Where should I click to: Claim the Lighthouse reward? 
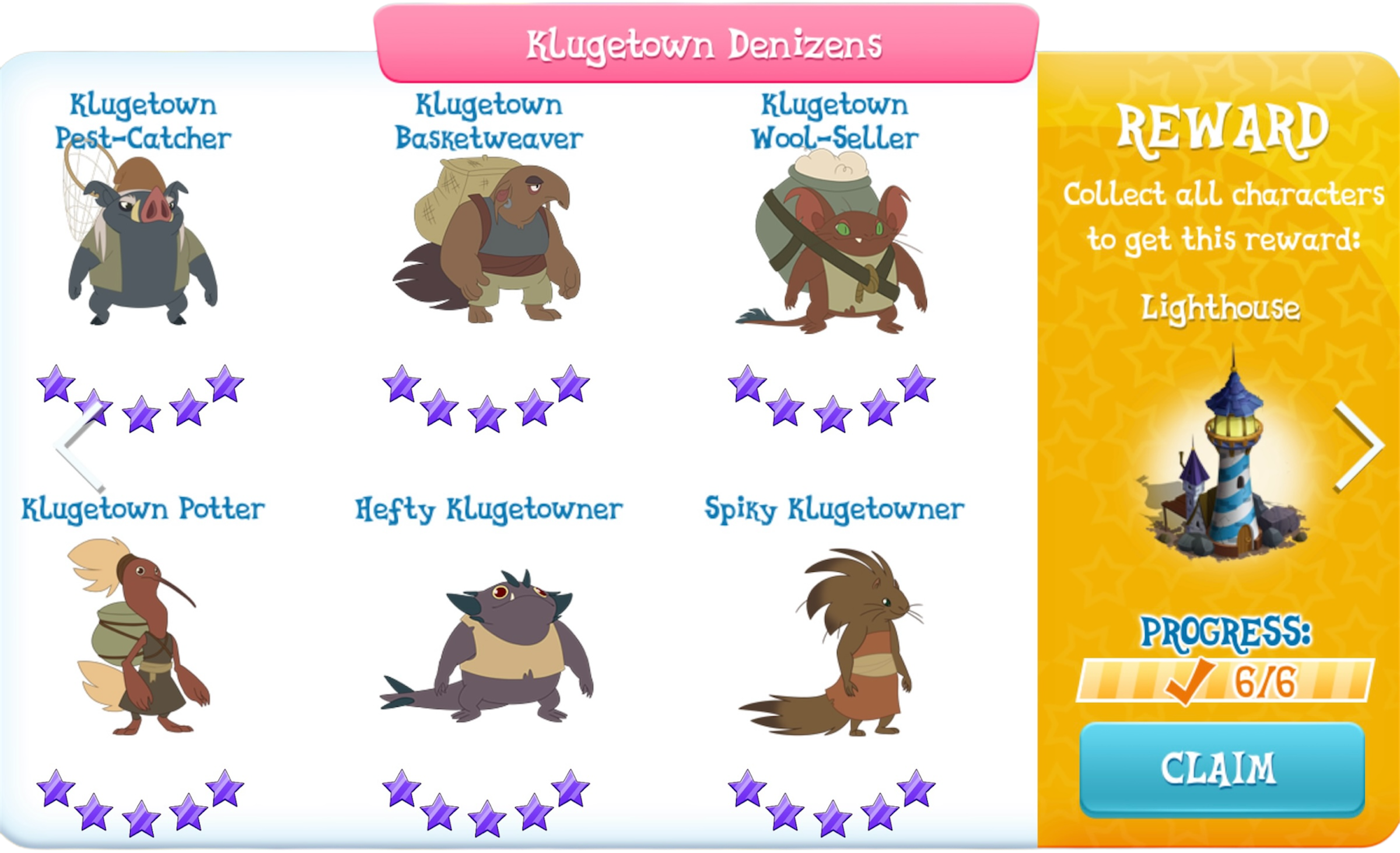pyautogui.click(x=1221, y=769)
